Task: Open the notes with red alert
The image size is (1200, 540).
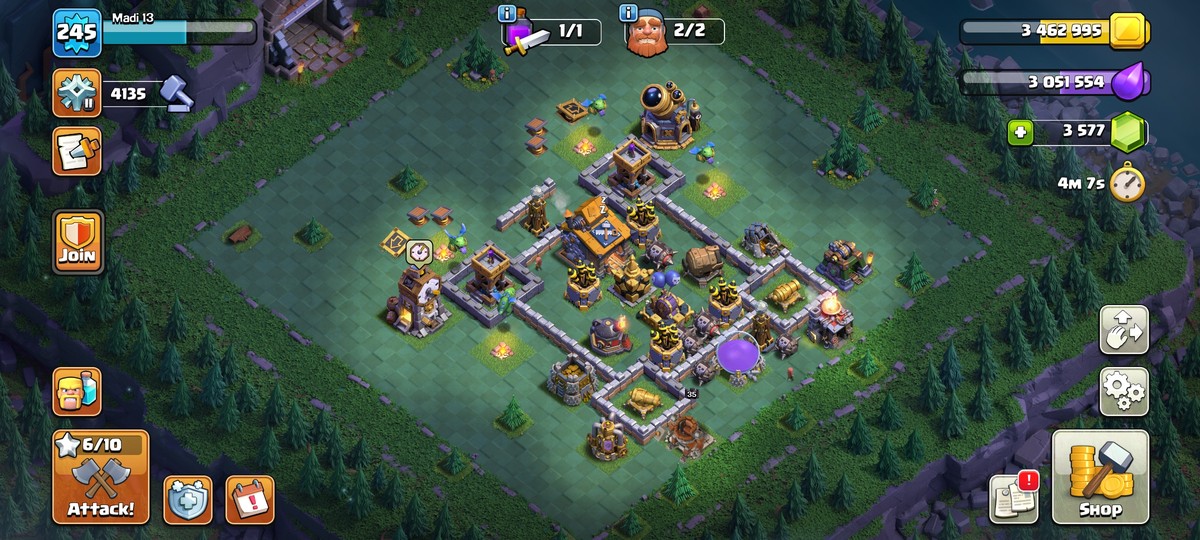Action: pos(1014,497)
